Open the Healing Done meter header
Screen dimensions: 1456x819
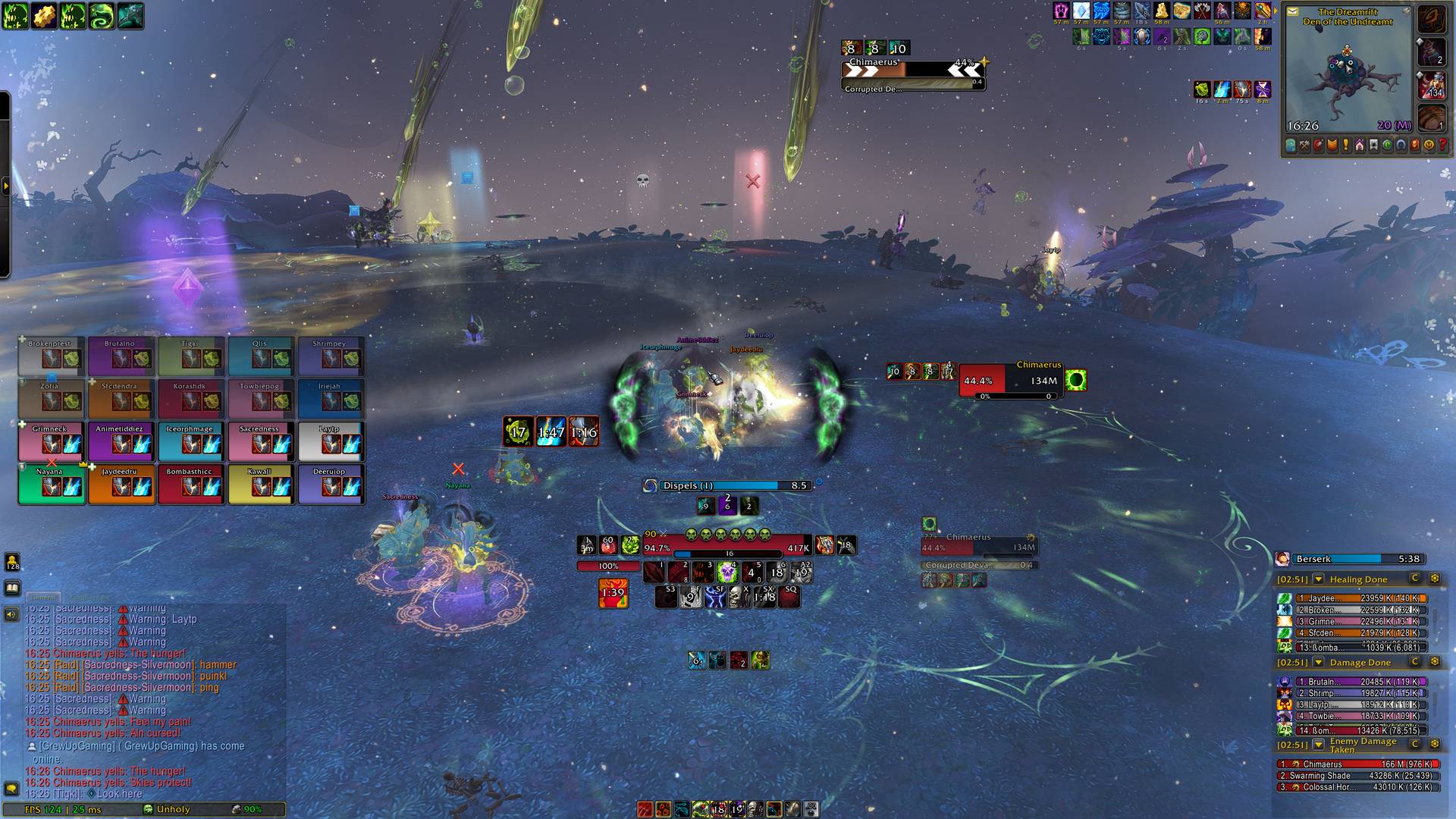(1358, 579)
